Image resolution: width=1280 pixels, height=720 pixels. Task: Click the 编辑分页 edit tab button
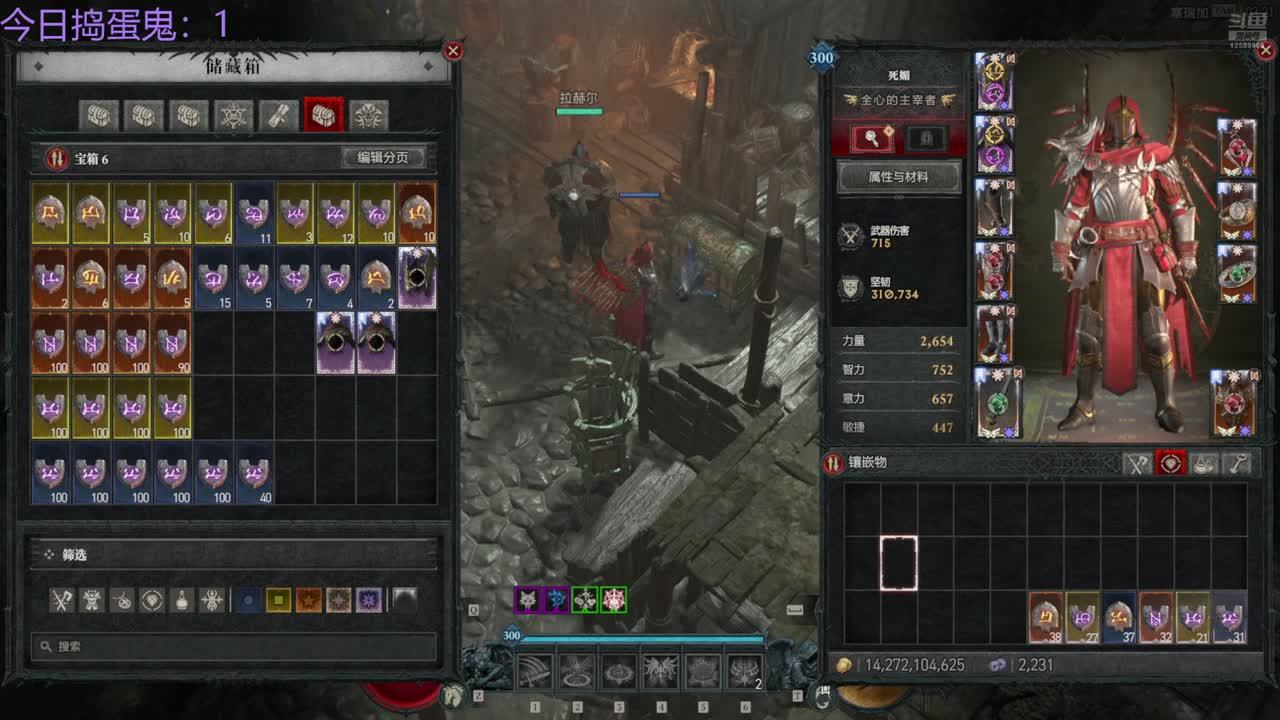[383, 157]
